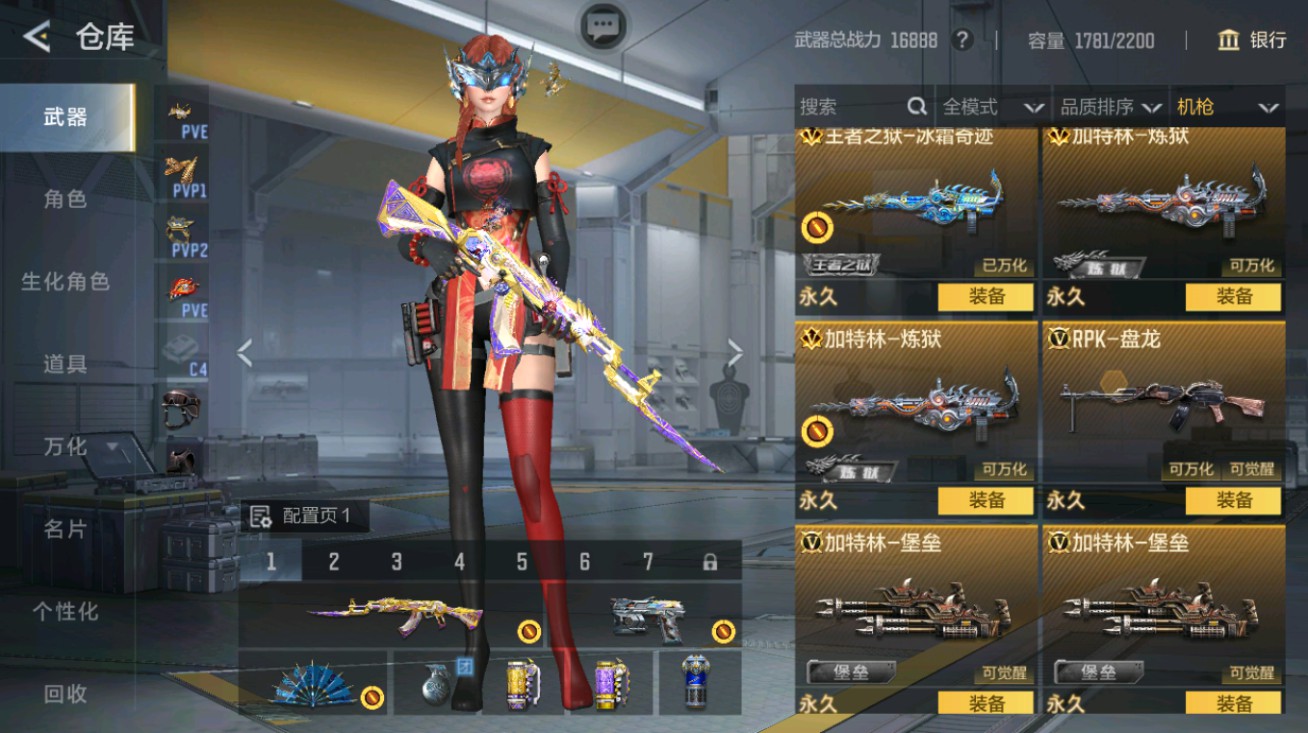Show help for 武器总战力

click(962, 40)
